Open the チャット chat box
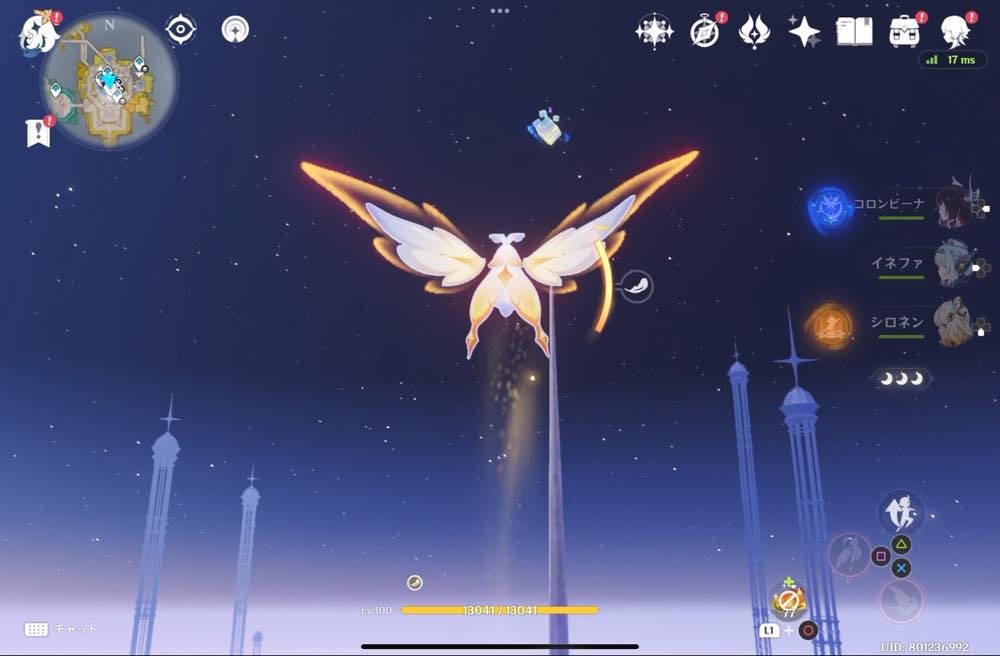The height and width of the screenshot is (656, 1000). tap(62, 629)
